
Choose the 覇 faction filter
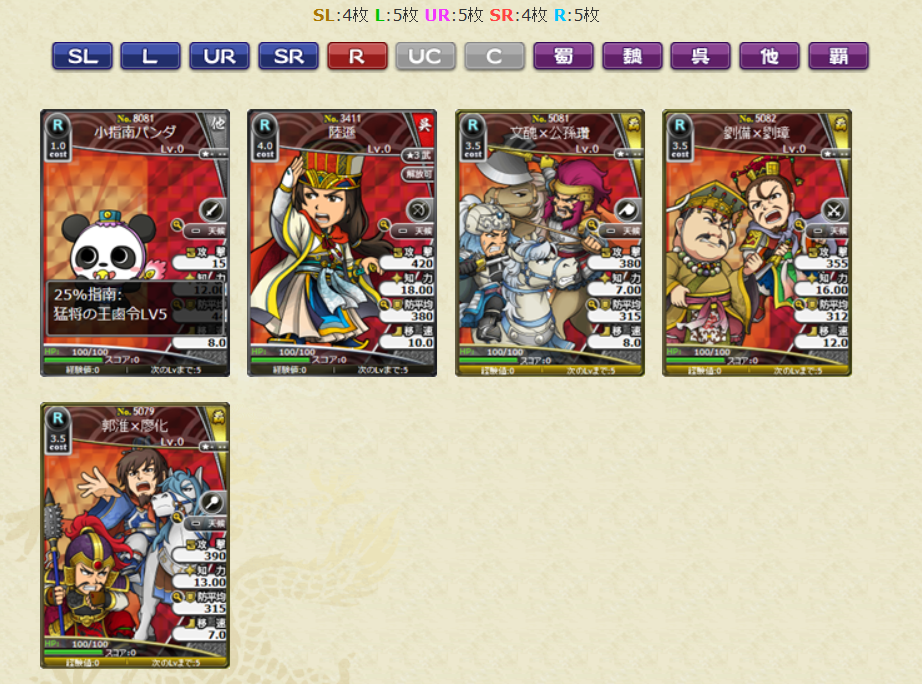point(838,56)
